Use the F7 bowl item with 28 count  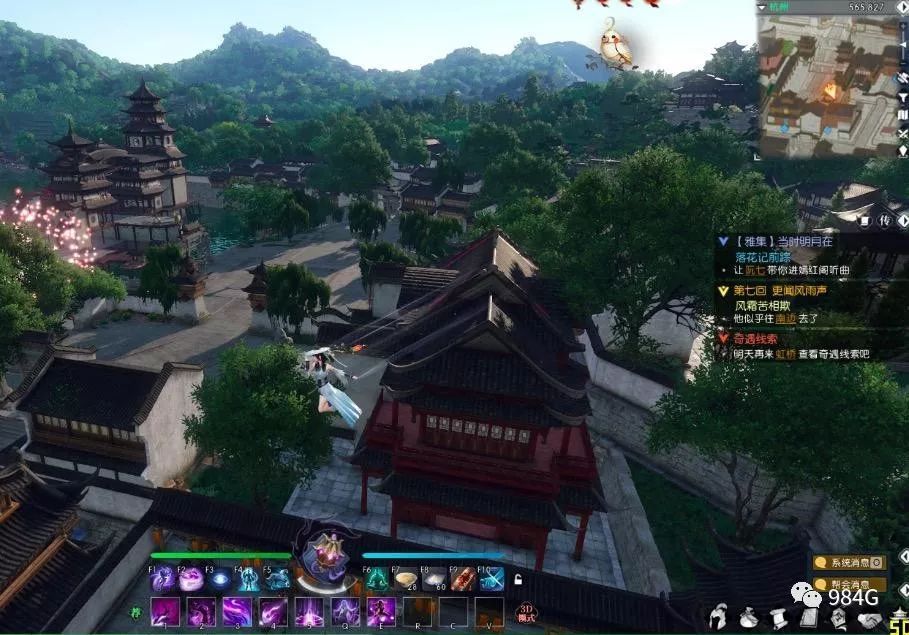[x=406, y=578]
